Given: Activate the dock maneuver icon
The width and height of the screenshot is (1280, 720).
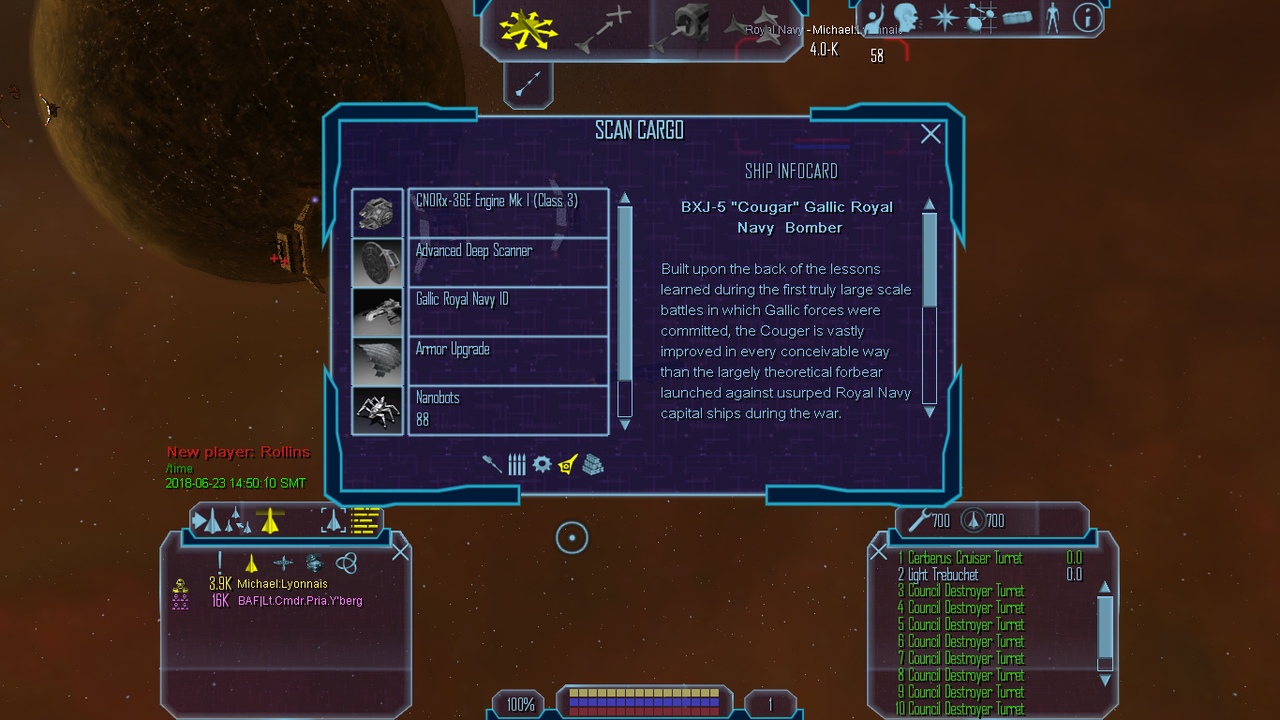Looking at the screenshot, I should point(683,27).
